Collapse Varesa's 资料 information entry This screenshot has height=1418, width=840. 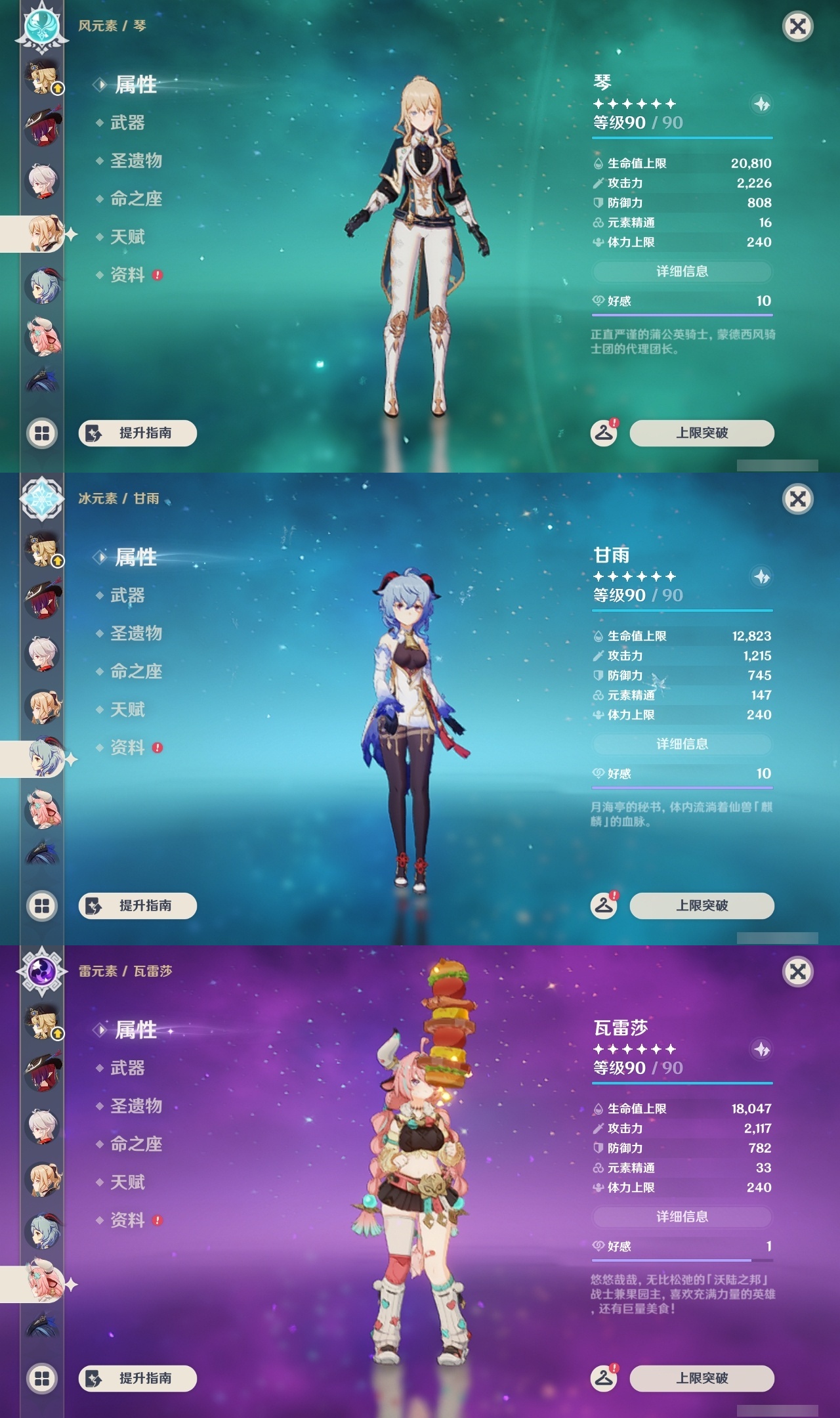pos(128,1221)
